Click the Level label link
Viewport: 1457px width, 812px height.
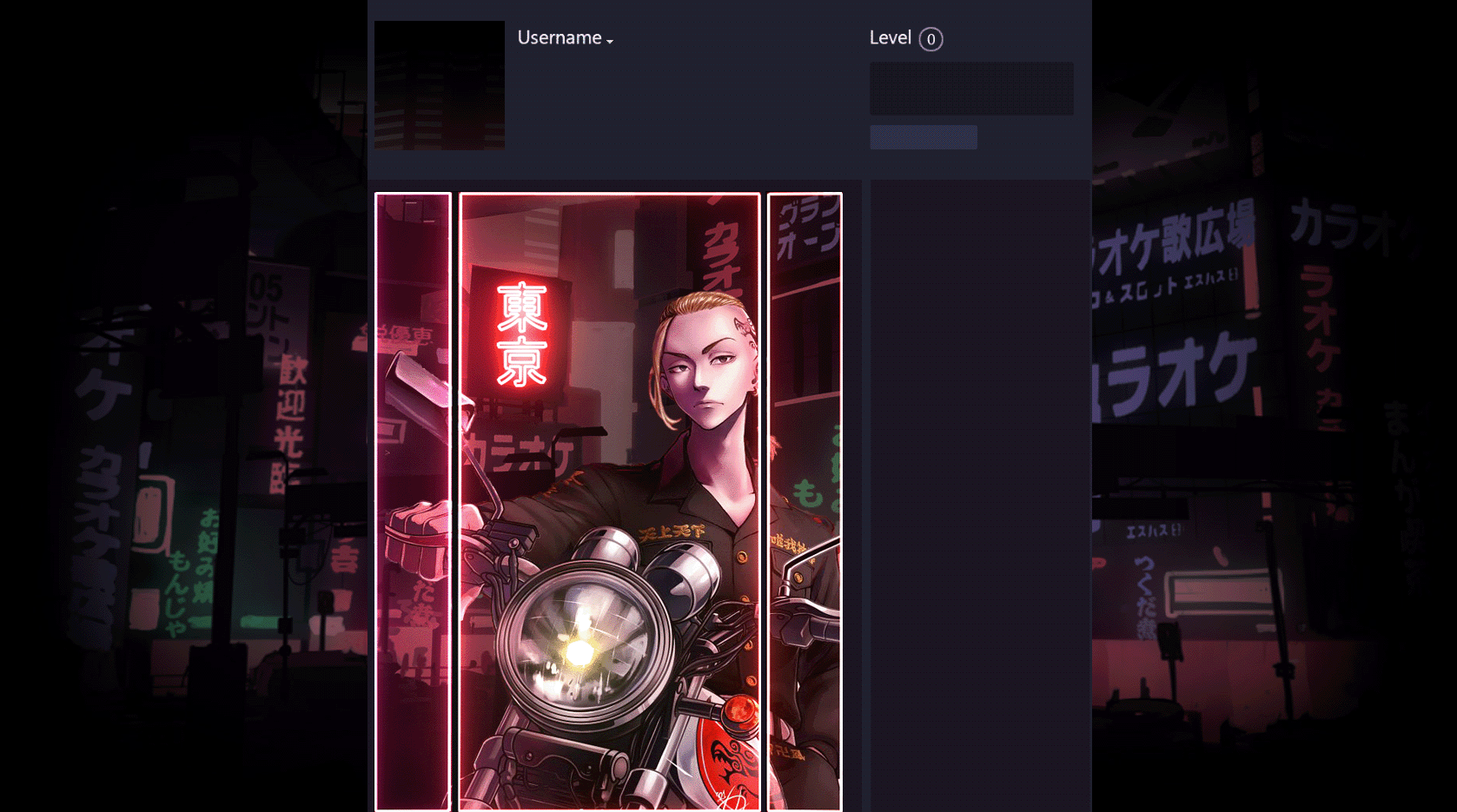(x=889, y=37)
